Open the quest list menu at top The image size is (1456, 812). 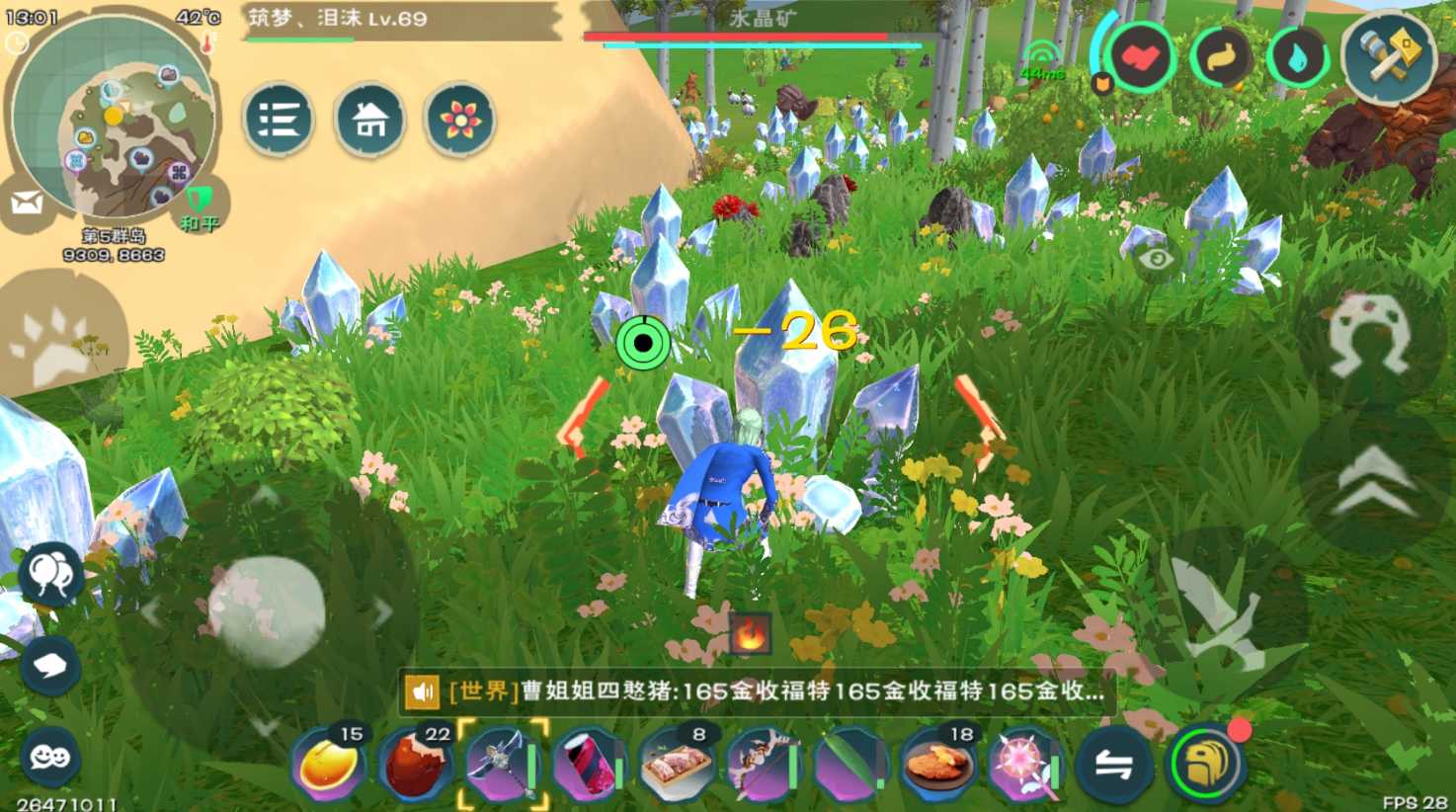click(280, 119)
